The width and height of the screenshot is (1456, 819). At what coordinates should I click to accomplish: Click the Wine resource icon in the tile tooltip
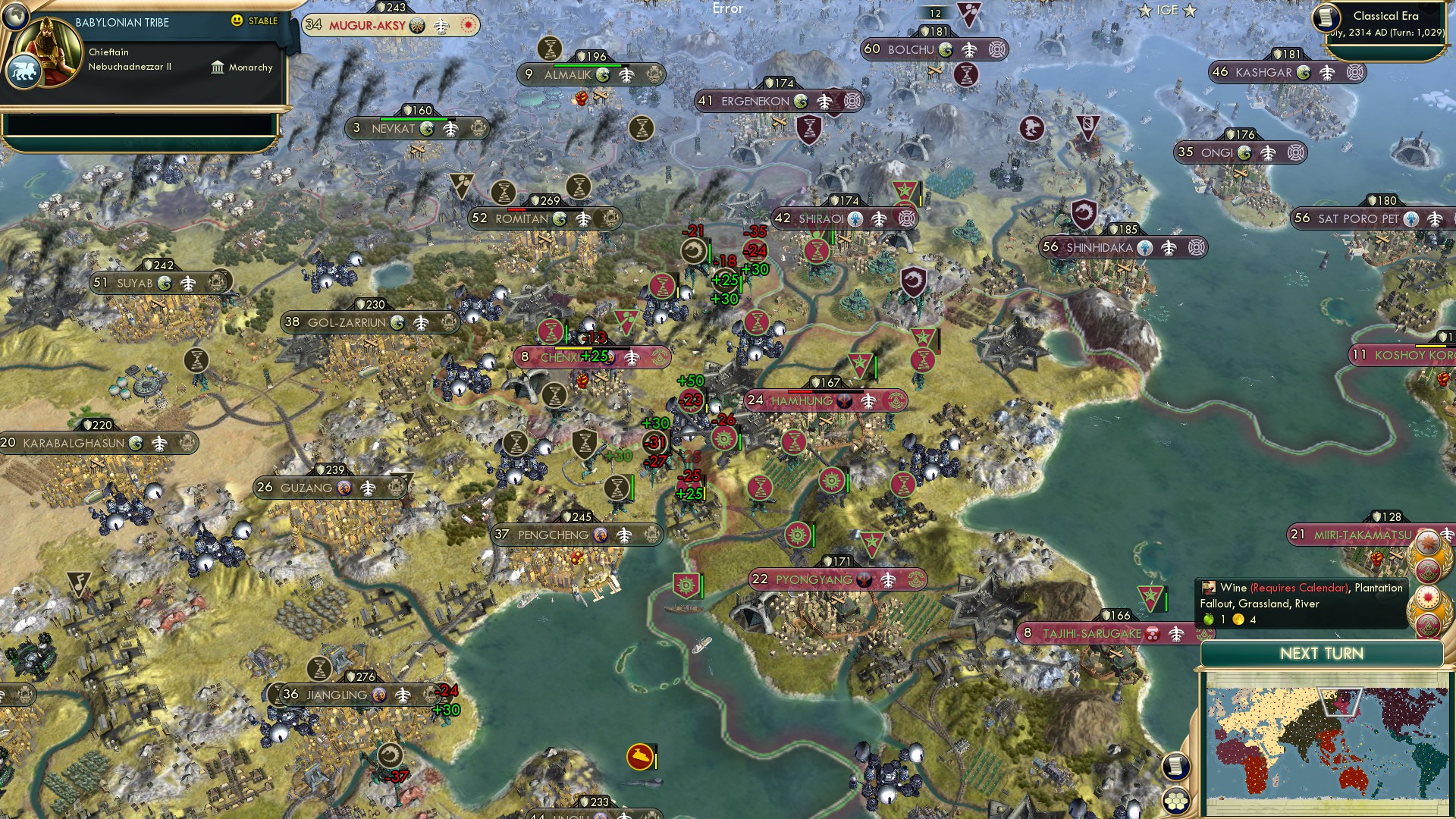1210,588
